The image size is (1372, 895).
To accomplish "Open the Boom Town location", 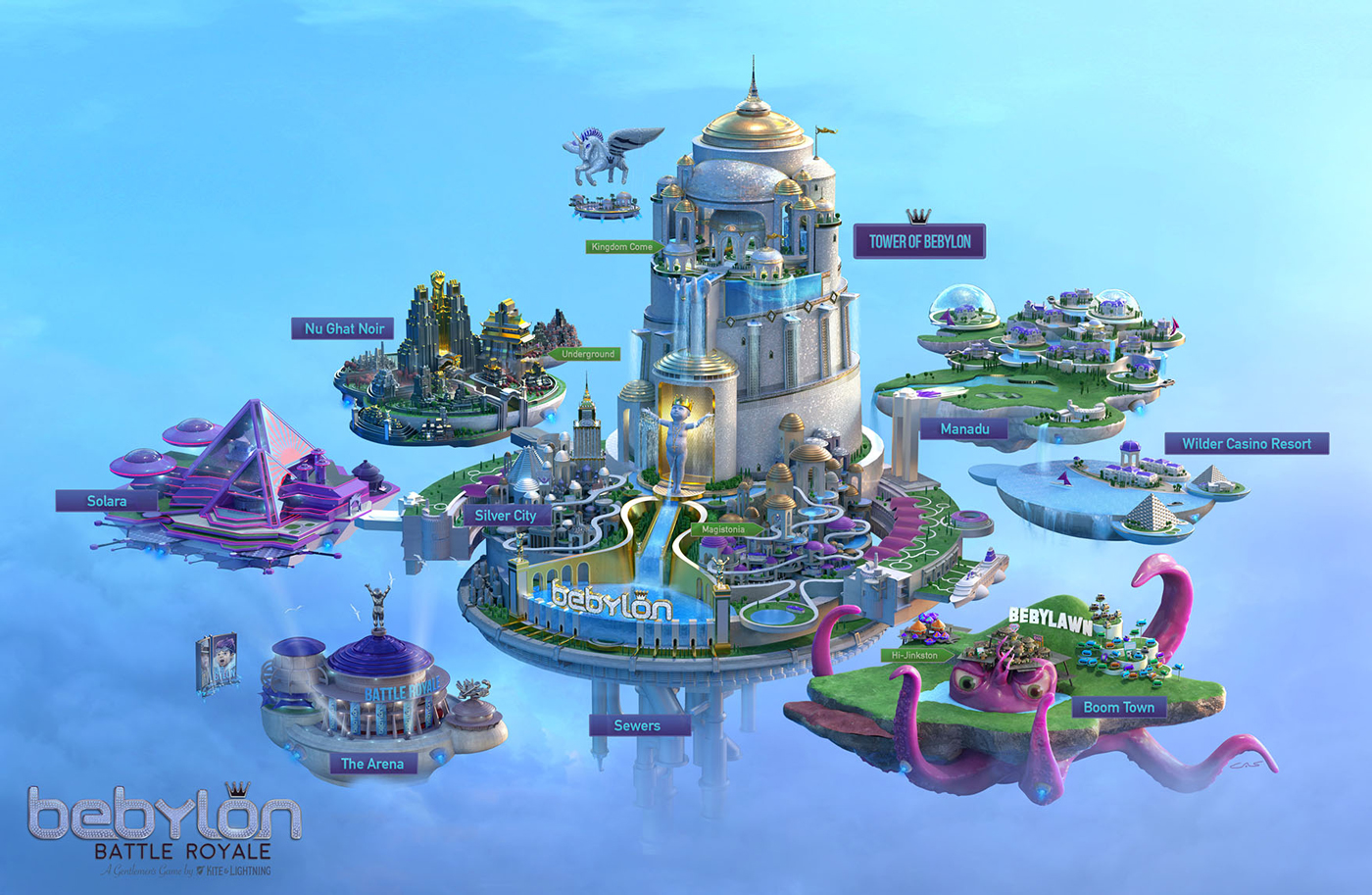I will coord(1118,707).
